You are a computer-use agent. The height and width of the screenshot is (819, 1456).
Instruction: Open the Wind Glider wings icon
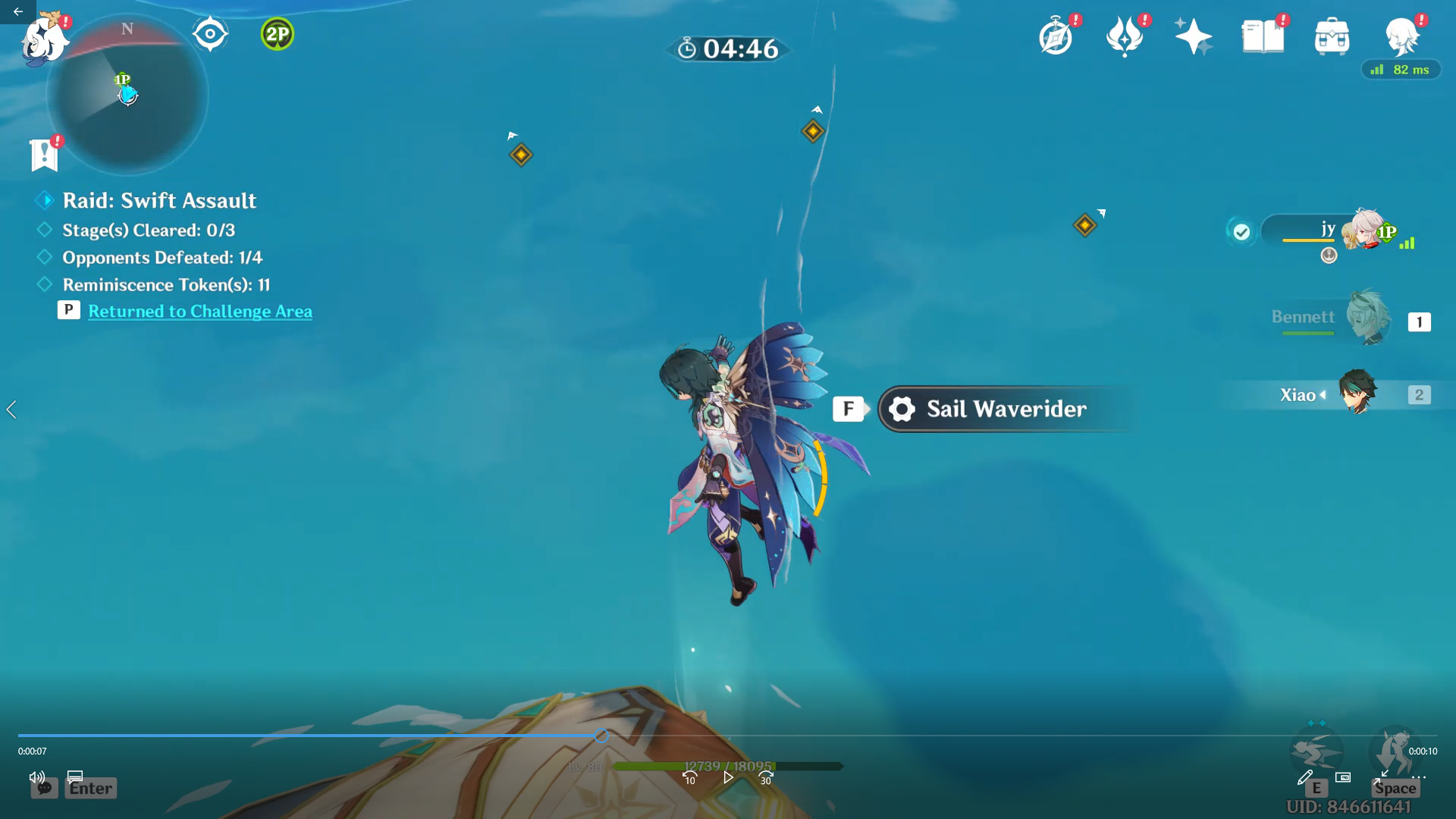click(x=1125, y=34)
